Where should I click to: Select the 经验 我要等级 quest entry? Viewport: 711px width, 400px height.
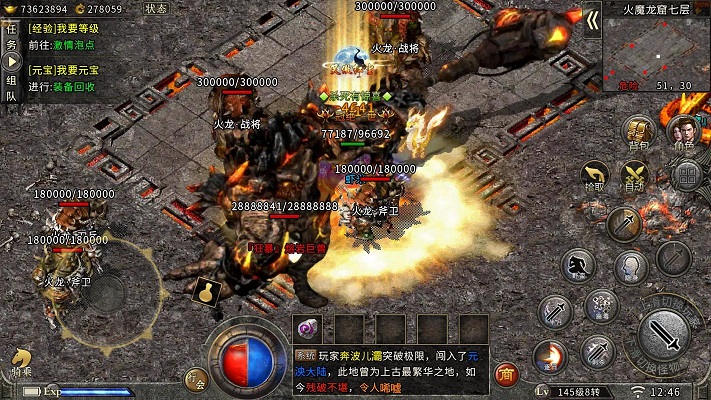[63, 29]
